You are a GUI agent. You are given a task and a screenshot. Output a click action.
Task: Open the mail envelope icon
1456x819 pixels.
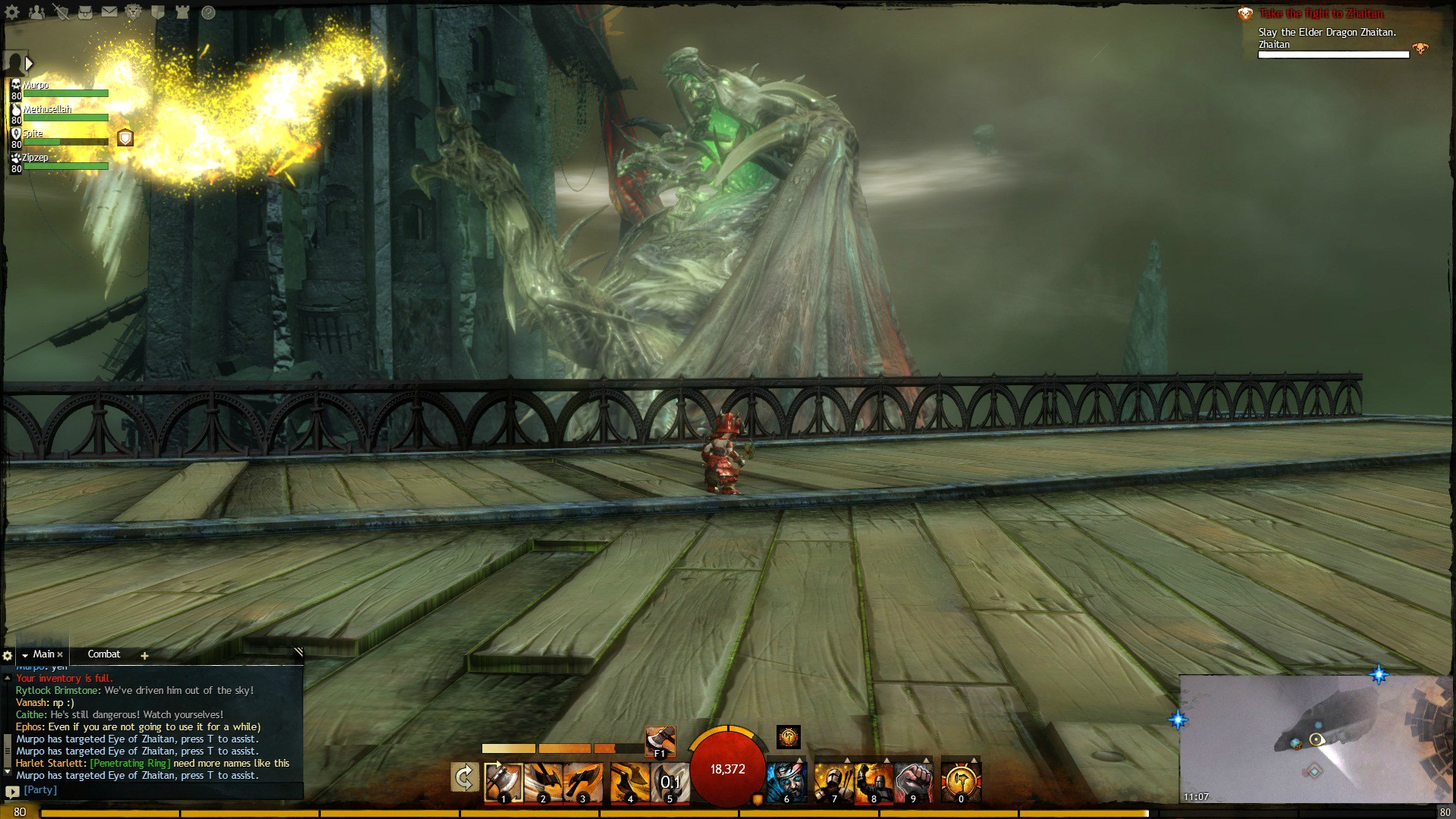click(x=109, y=12)
